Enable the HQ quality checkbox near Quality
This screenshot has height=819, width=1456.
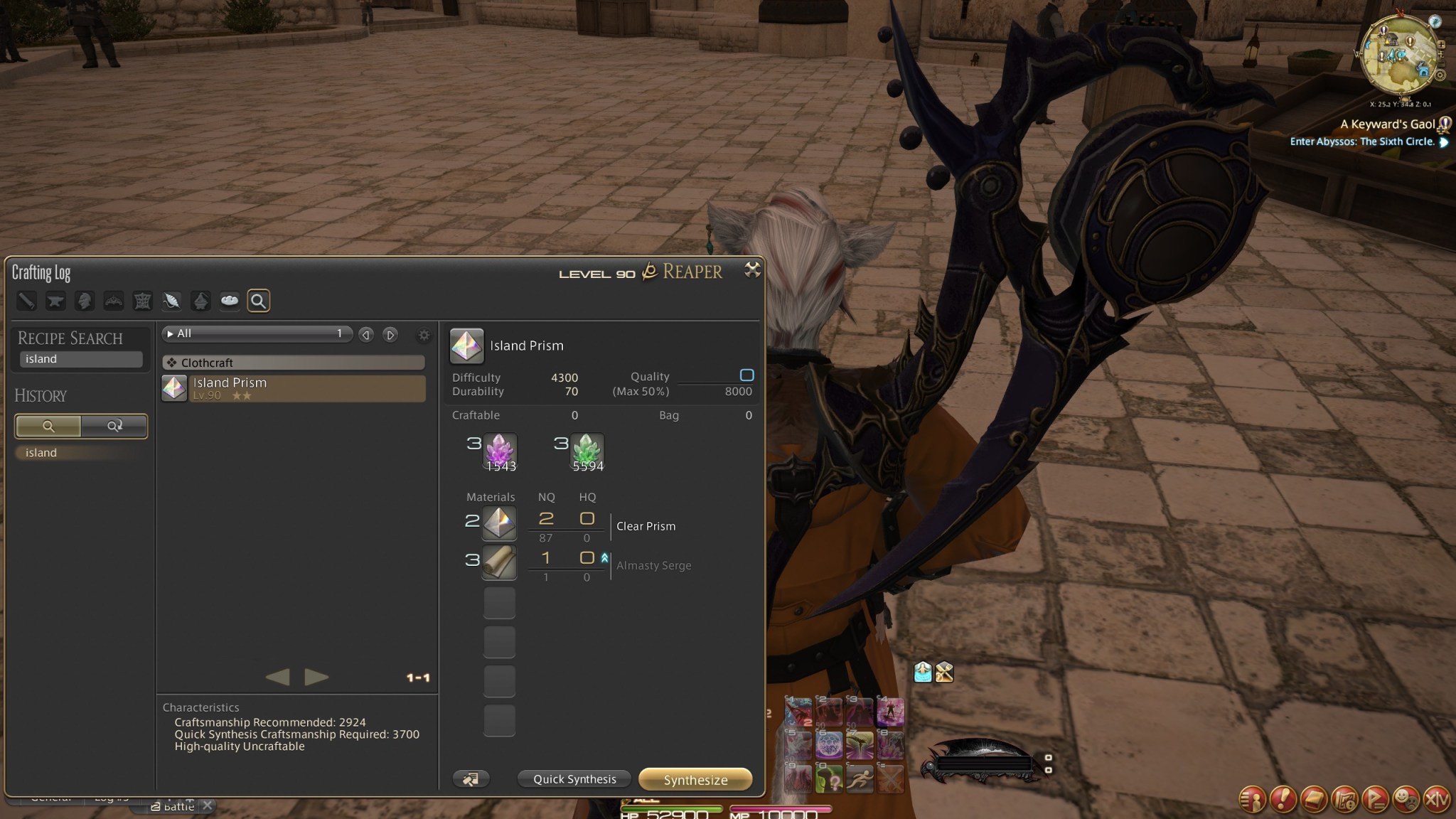747,375
